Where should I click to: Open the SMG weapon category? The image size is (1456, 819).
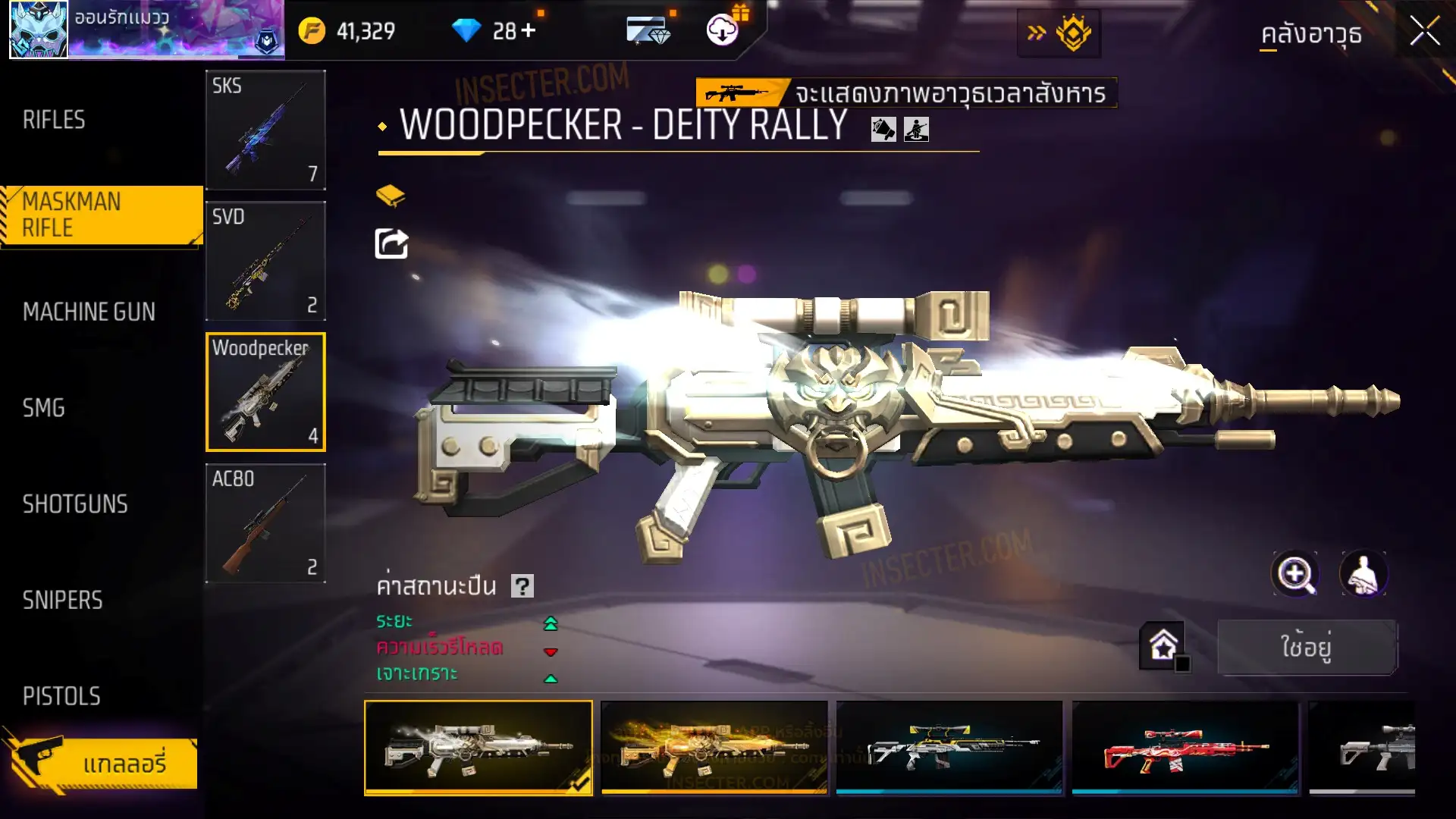tap(43, 408)
